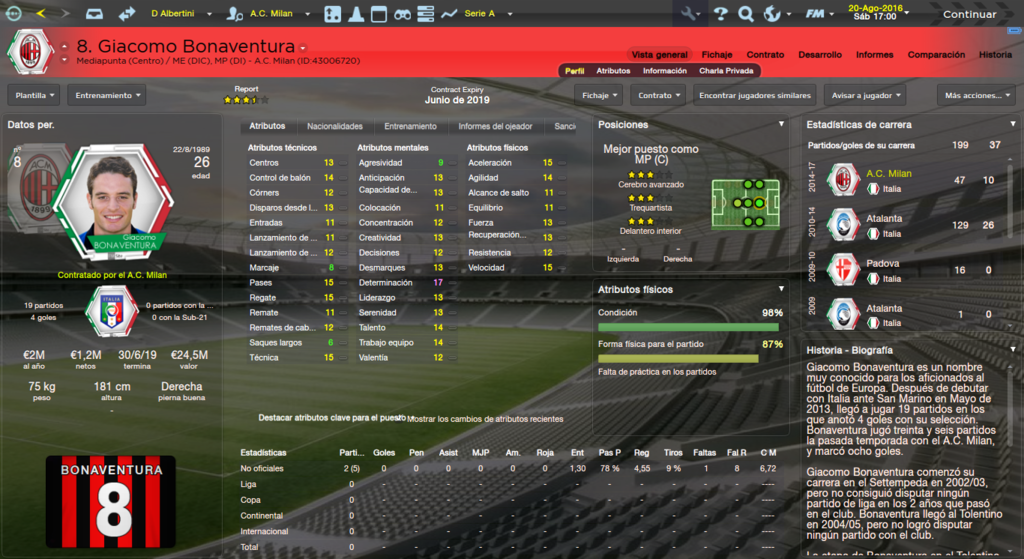Continue to advance the game
The width and height of the screenshot is (1024, 559).
tap(968, 14)
